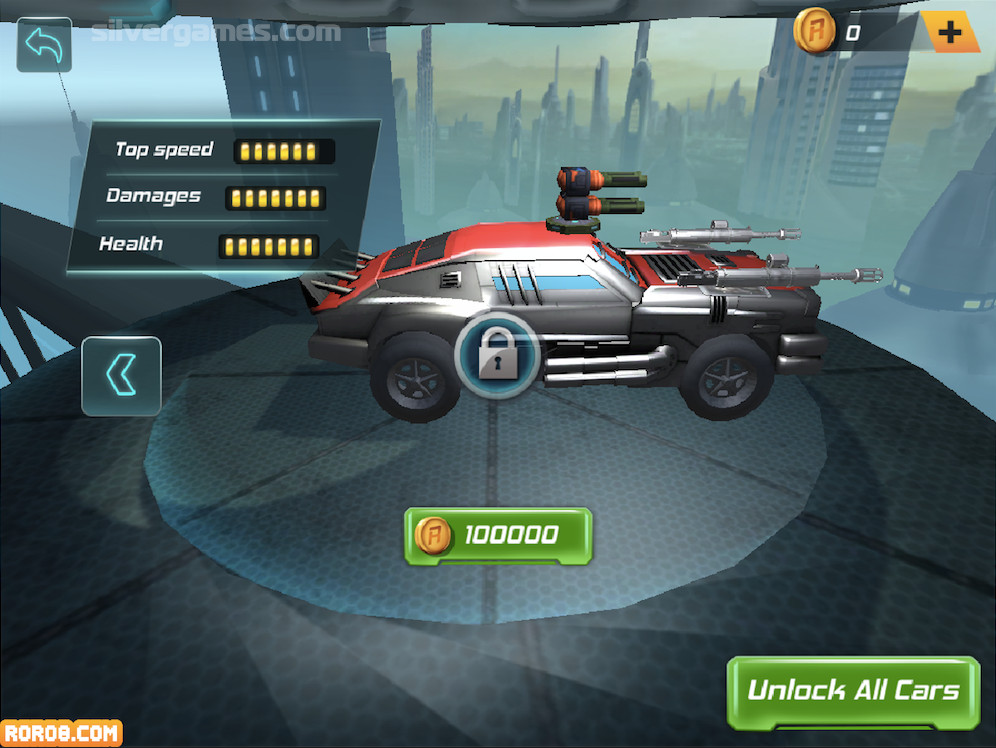The width and height of the screenshot is (996, 748).
Task: Buy this car for 100000 coins
Action: pyautogui.click(x=498, y=536)
